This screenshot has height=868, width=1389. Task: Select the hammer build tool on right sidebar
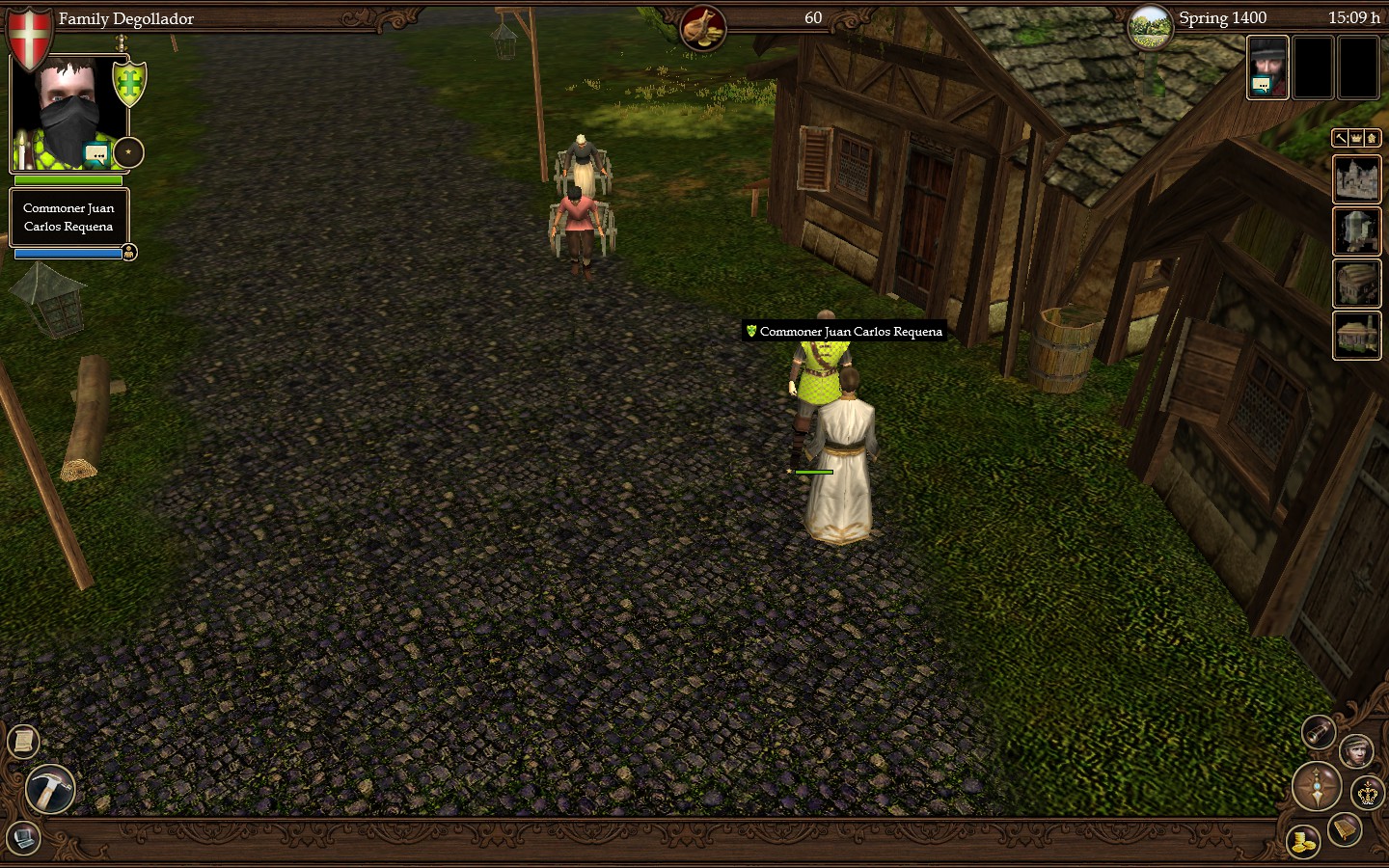tap(1341, 138)
